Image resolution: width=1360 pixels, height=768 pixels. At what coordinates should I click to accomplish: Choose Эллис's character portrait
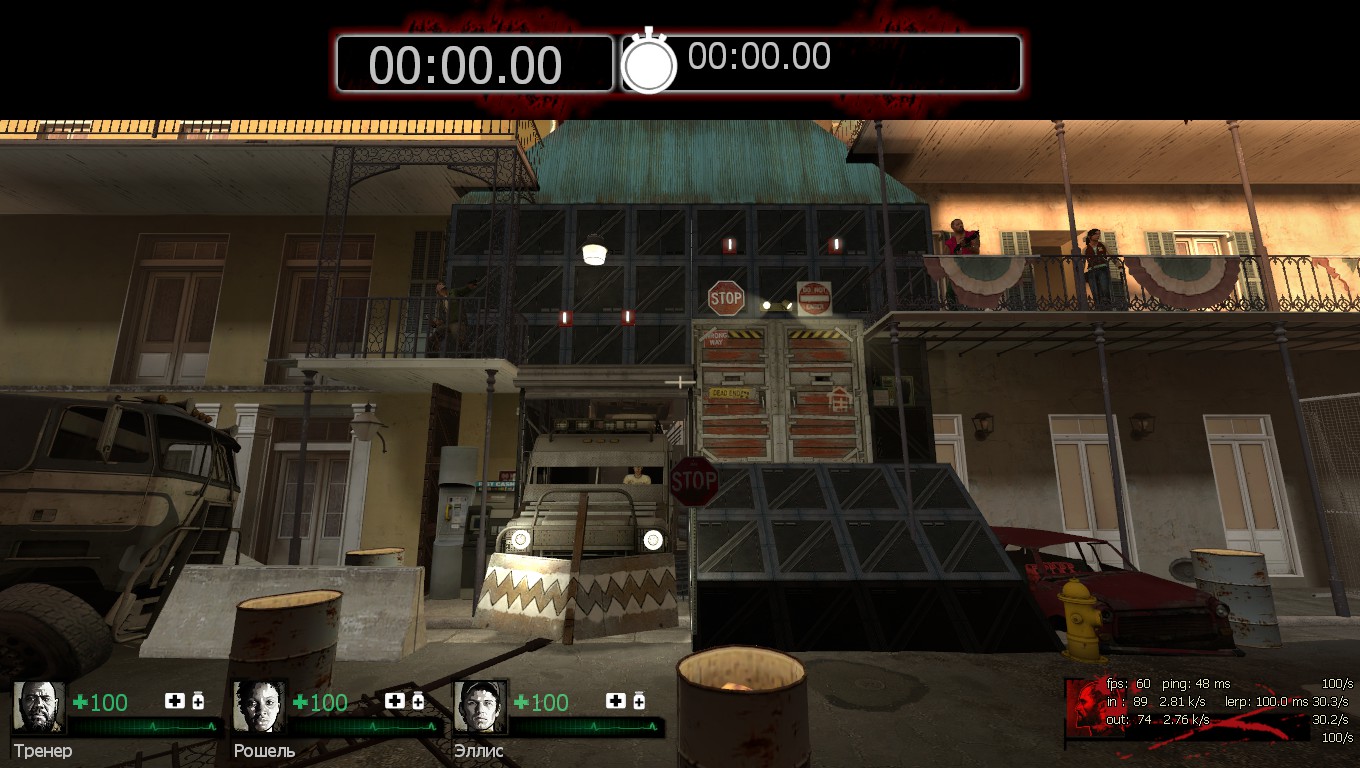(x=480, y=707)
